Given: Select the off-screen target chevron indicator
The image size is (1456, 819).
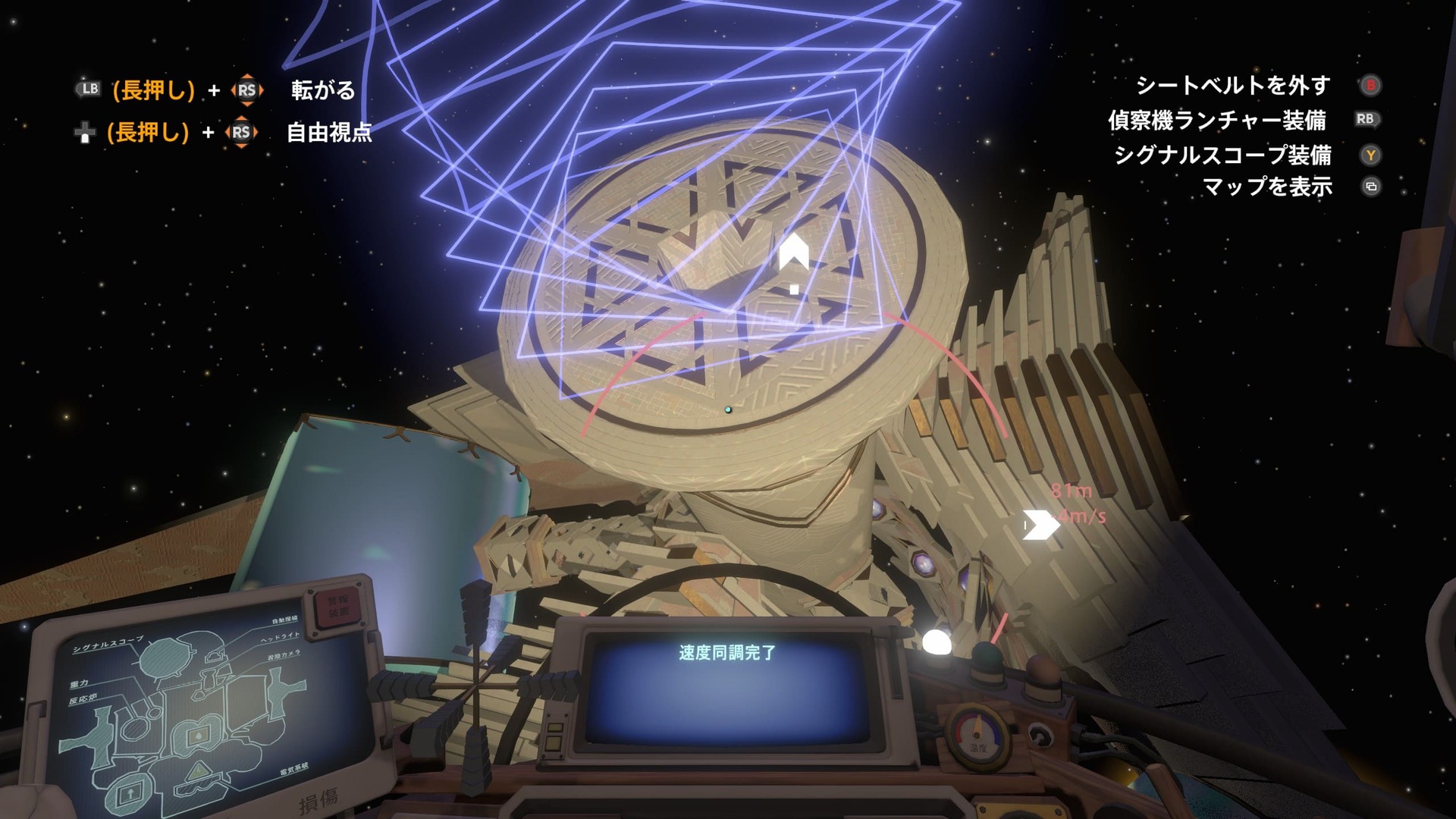Looking at the screenshot, I should pyautogui.click(x=1040, y=524).
